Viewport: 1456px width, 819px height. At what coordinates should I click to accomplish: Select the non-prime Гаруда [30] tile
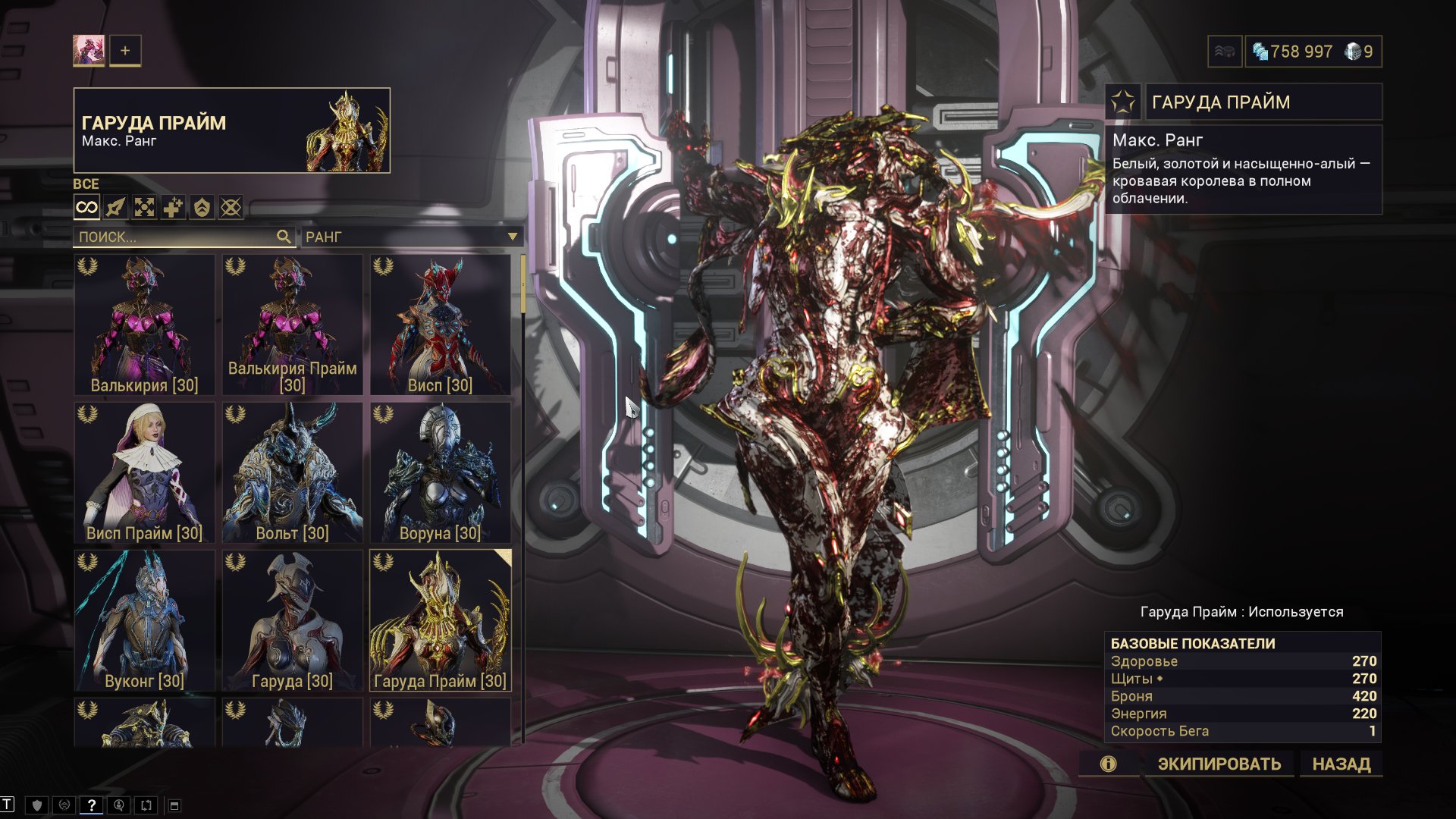pyautogui.click(x=292, y=620)
